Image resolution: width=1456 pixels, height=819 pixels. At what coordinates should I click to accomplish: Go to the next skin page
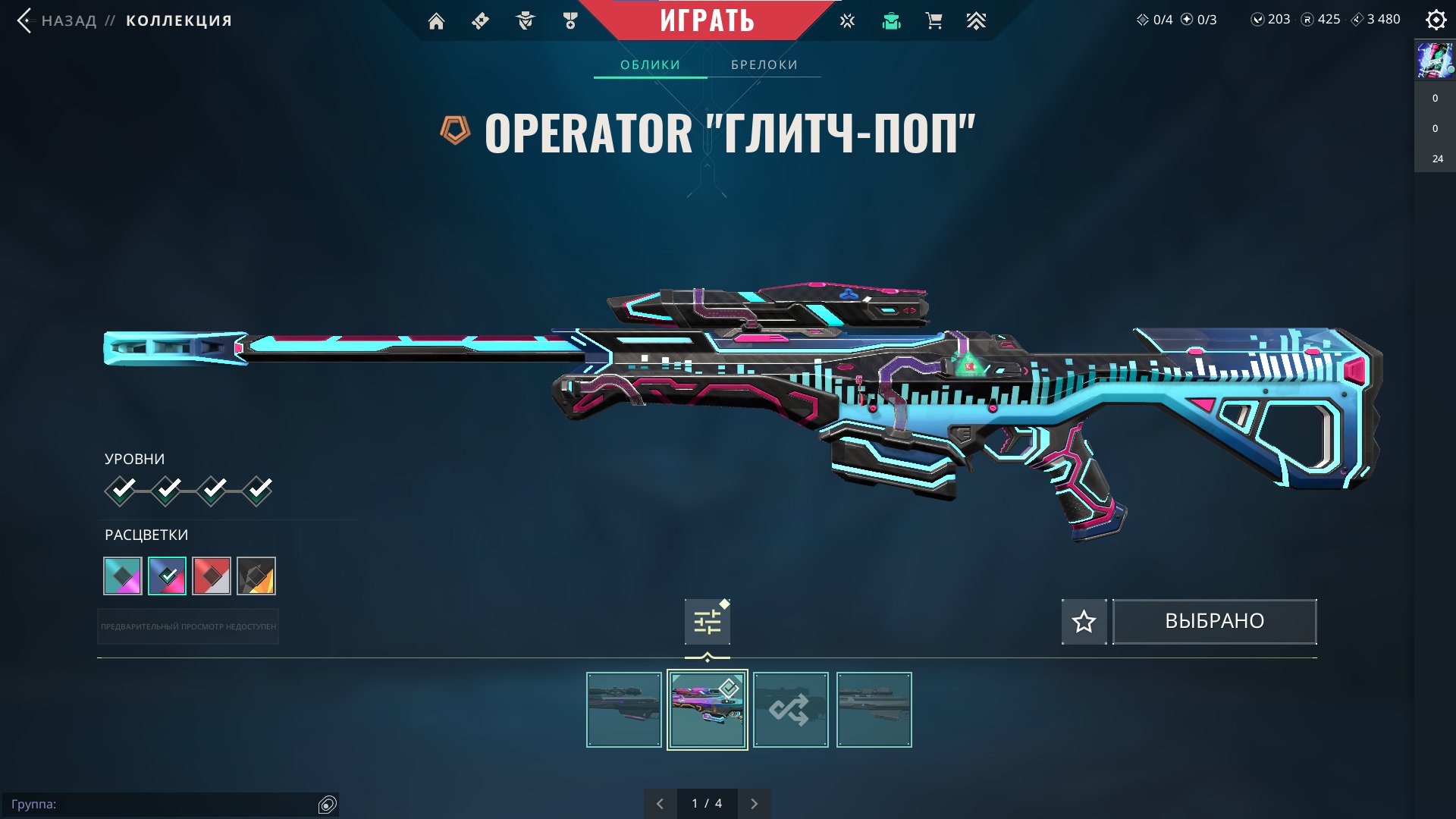(754, 804)
